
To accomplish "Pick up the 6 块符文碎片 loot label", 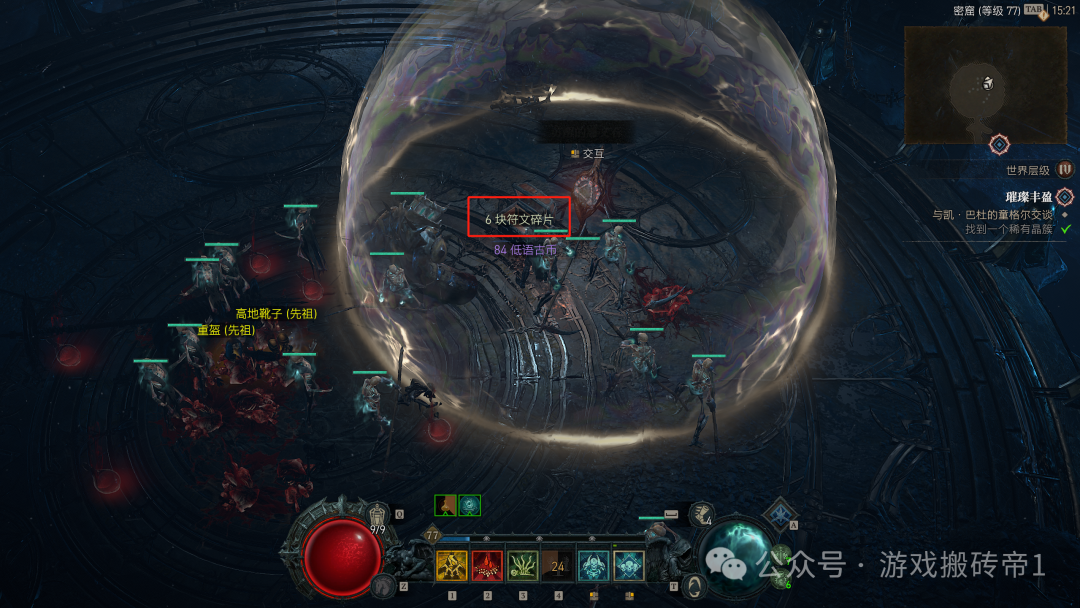I will pos(519,219).
